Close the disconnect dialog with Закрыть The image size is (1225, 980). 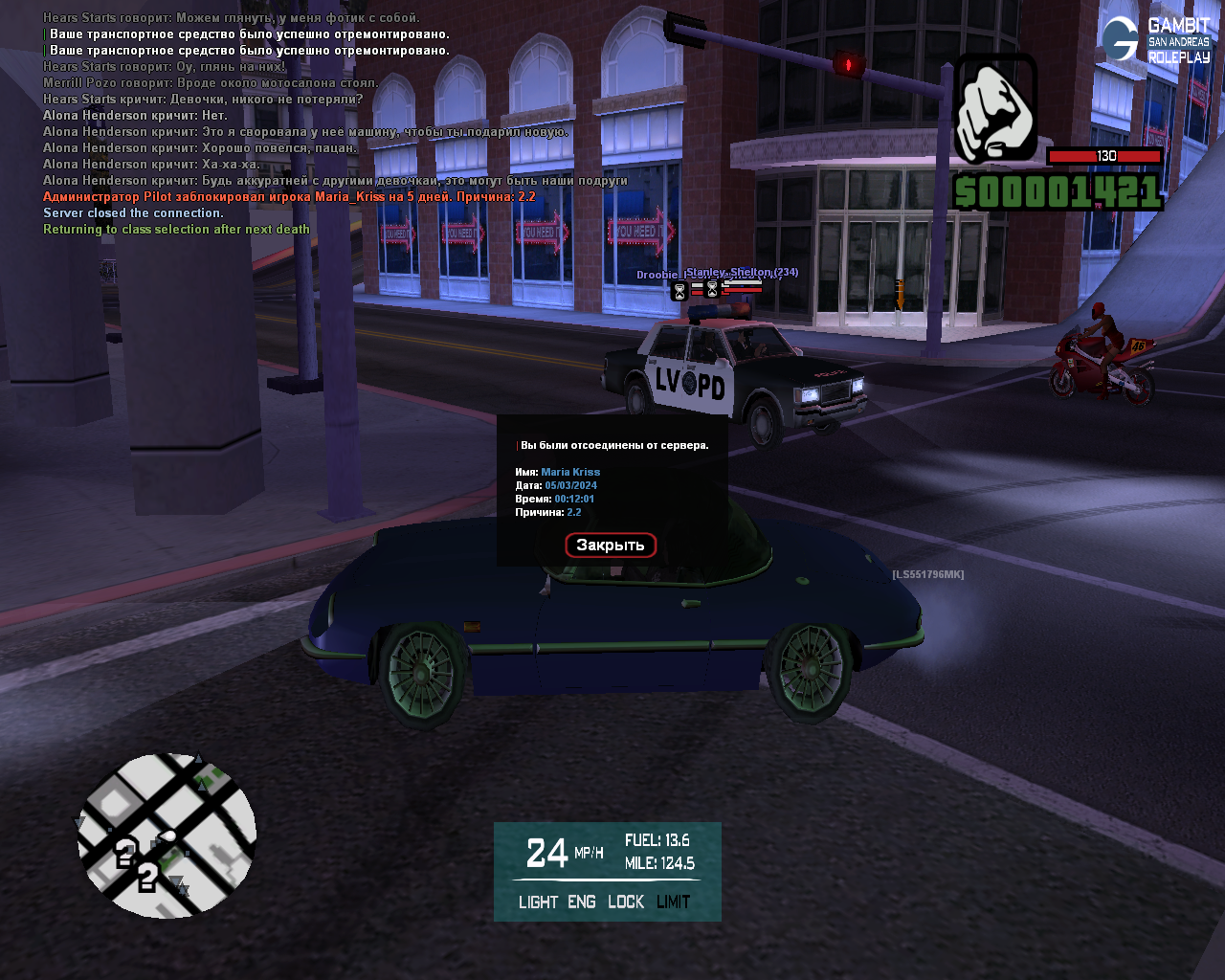coord(611,546)
